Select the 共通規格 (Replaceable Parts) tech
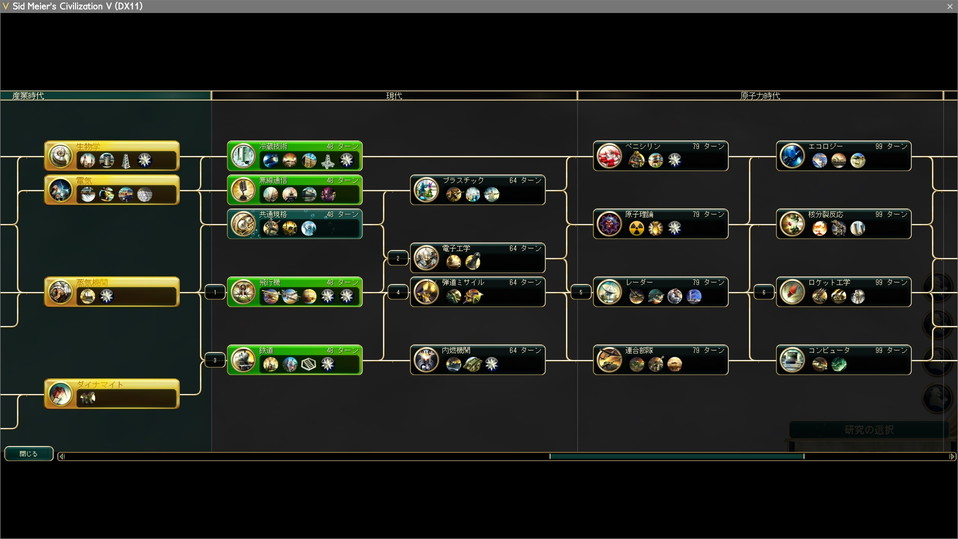 294,223
